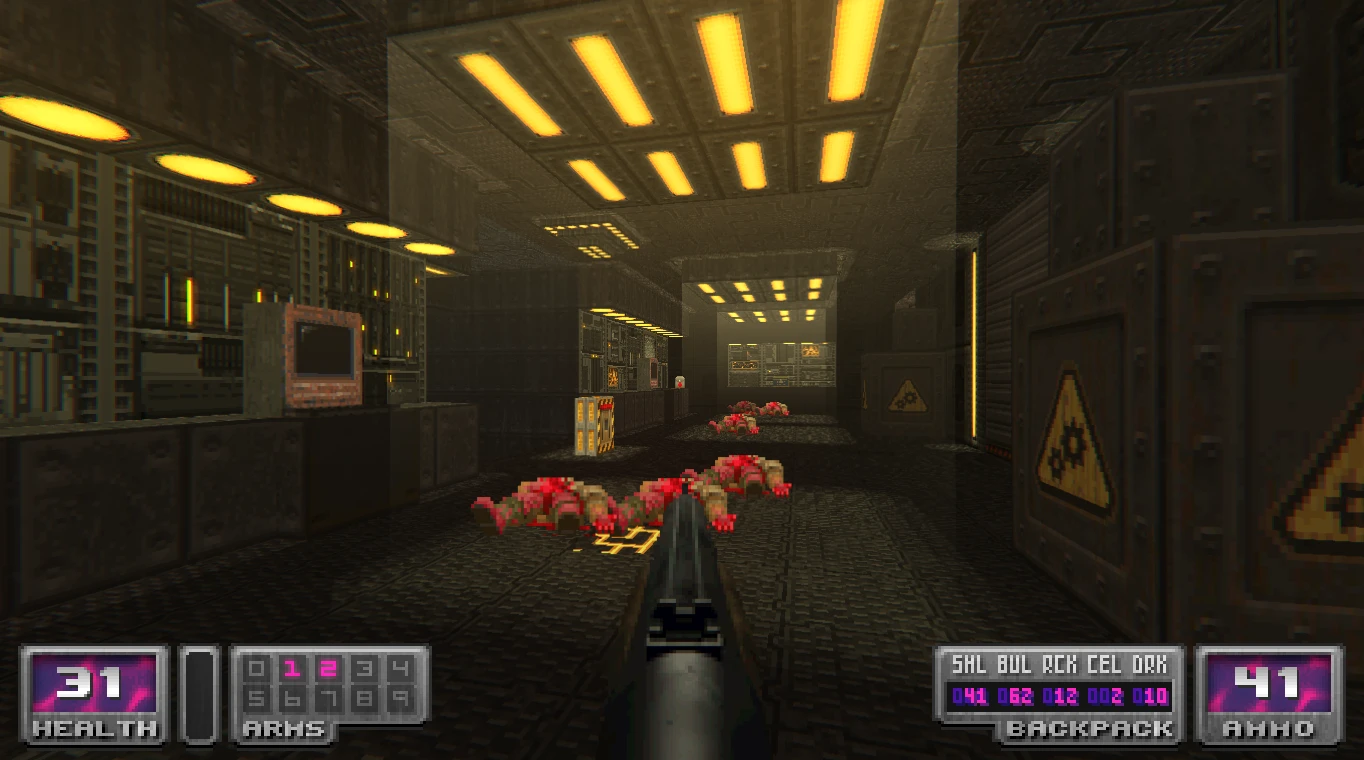
Task: Select weapon slot 1 in the ARMS panel
Action: pos(292,667)
